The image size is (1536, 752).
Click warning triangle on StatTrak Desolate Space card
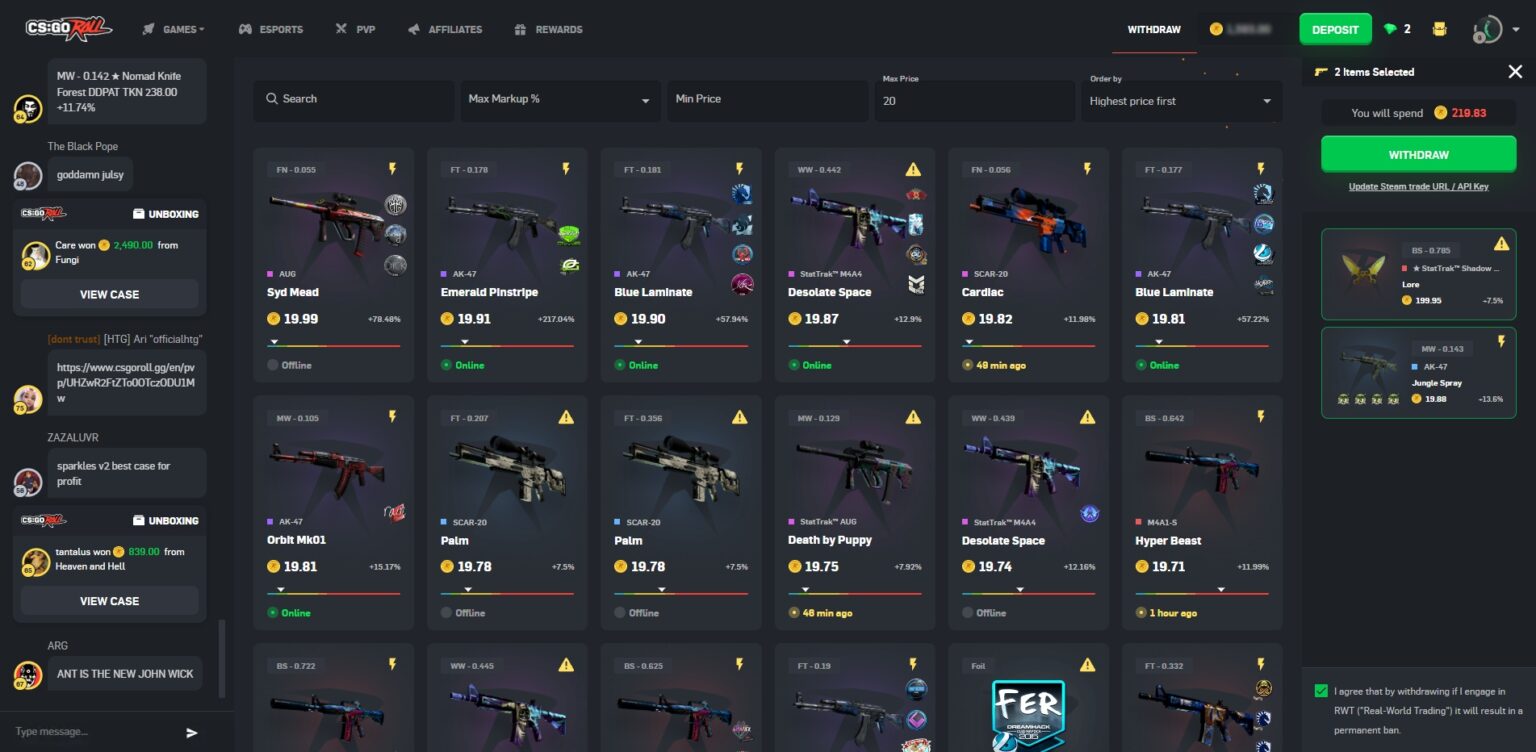[914, 169]
